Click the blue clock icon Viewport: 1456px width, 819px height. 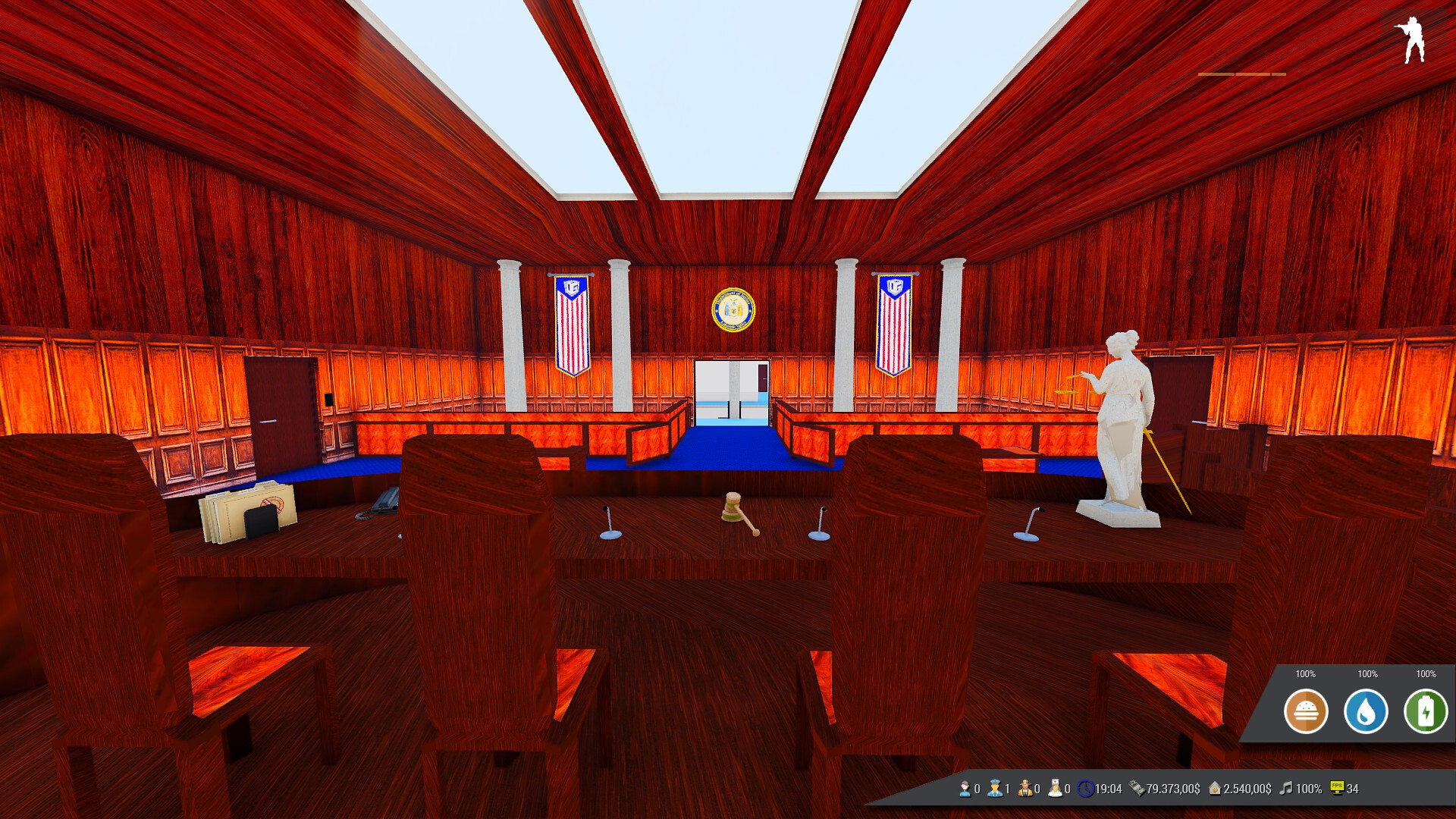tap(1086, 789)
